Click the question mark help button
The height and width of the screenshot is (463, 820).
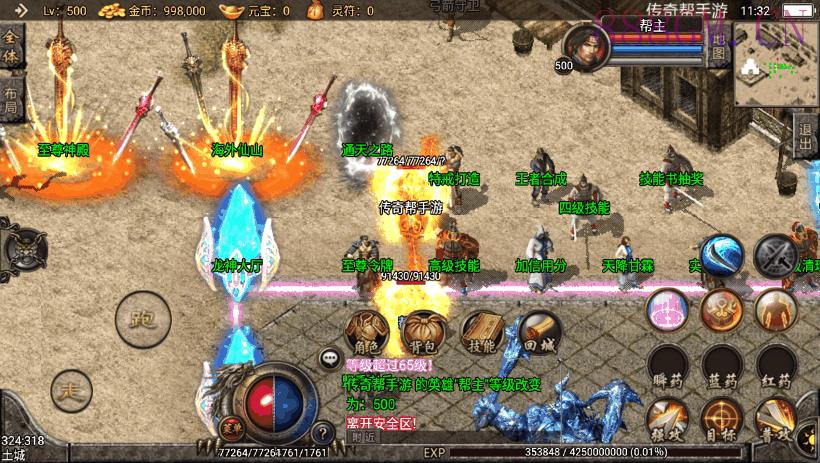point(322,433)
